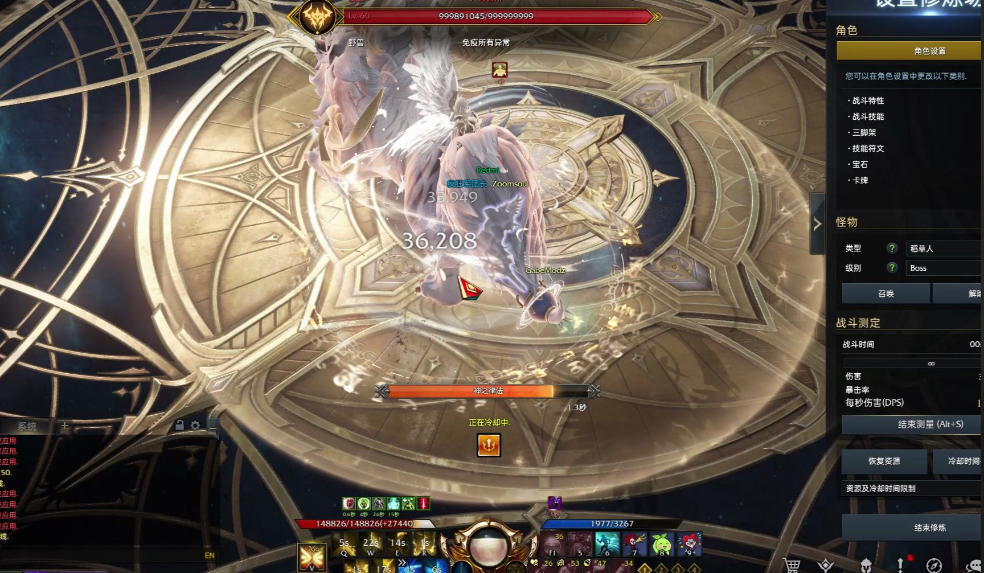
Task: Open the compass menu icon
Action: click(x=934, y=565)
